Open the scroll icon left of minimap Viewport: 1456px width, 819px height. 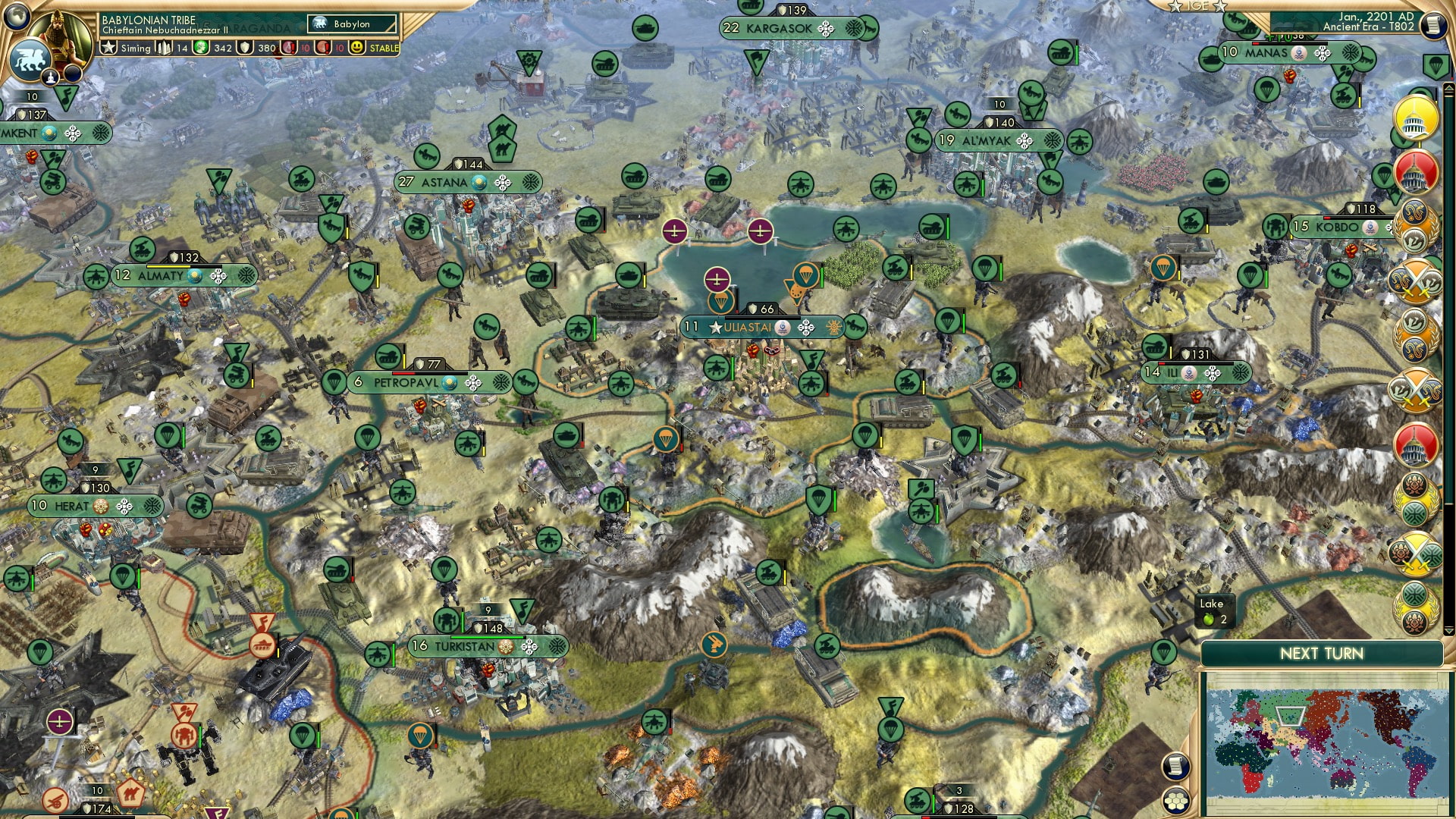coord(1175,766)
